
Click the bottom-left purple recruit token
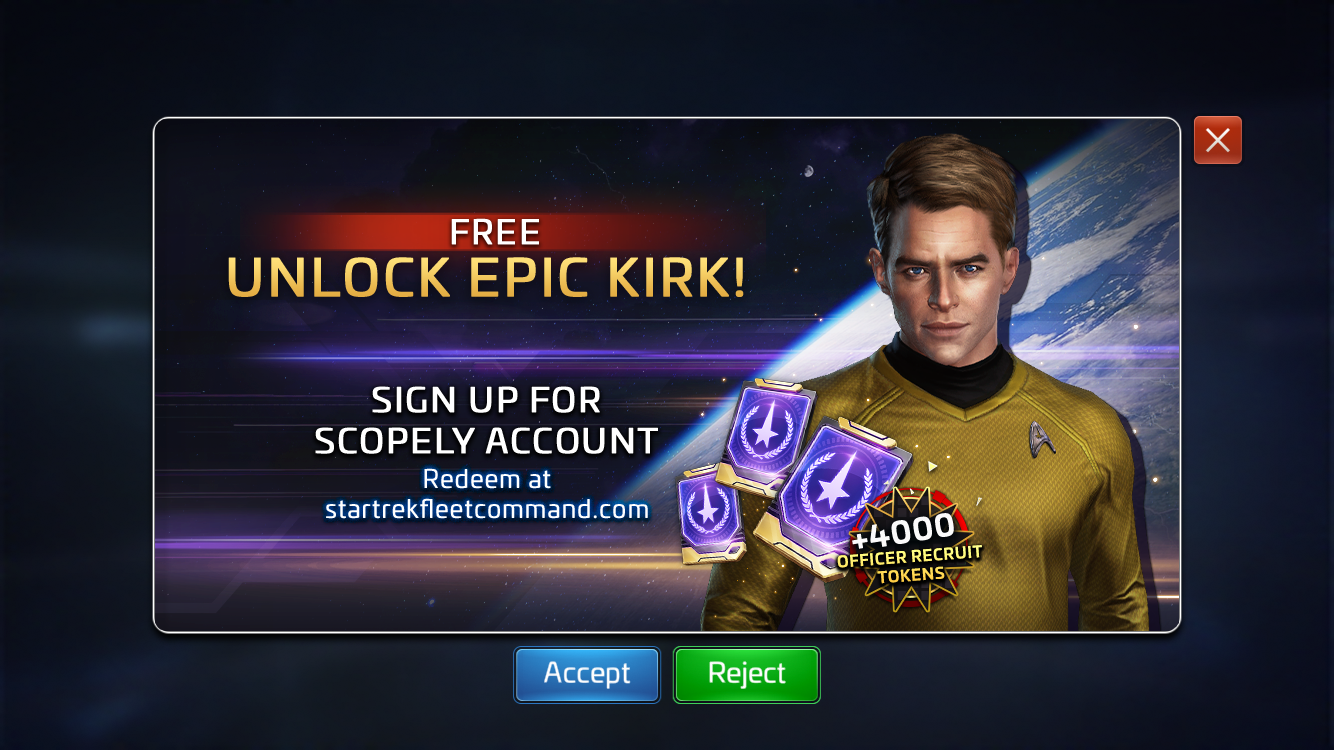click(710, 512)
